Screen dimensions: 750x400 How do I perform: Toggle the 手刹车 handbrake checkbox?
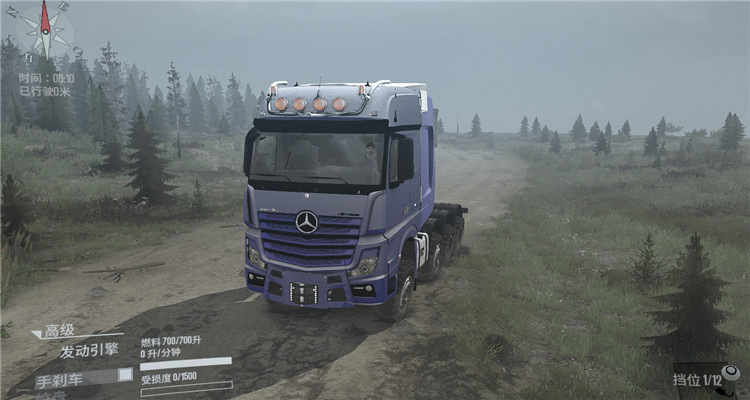tap(125, 375)
